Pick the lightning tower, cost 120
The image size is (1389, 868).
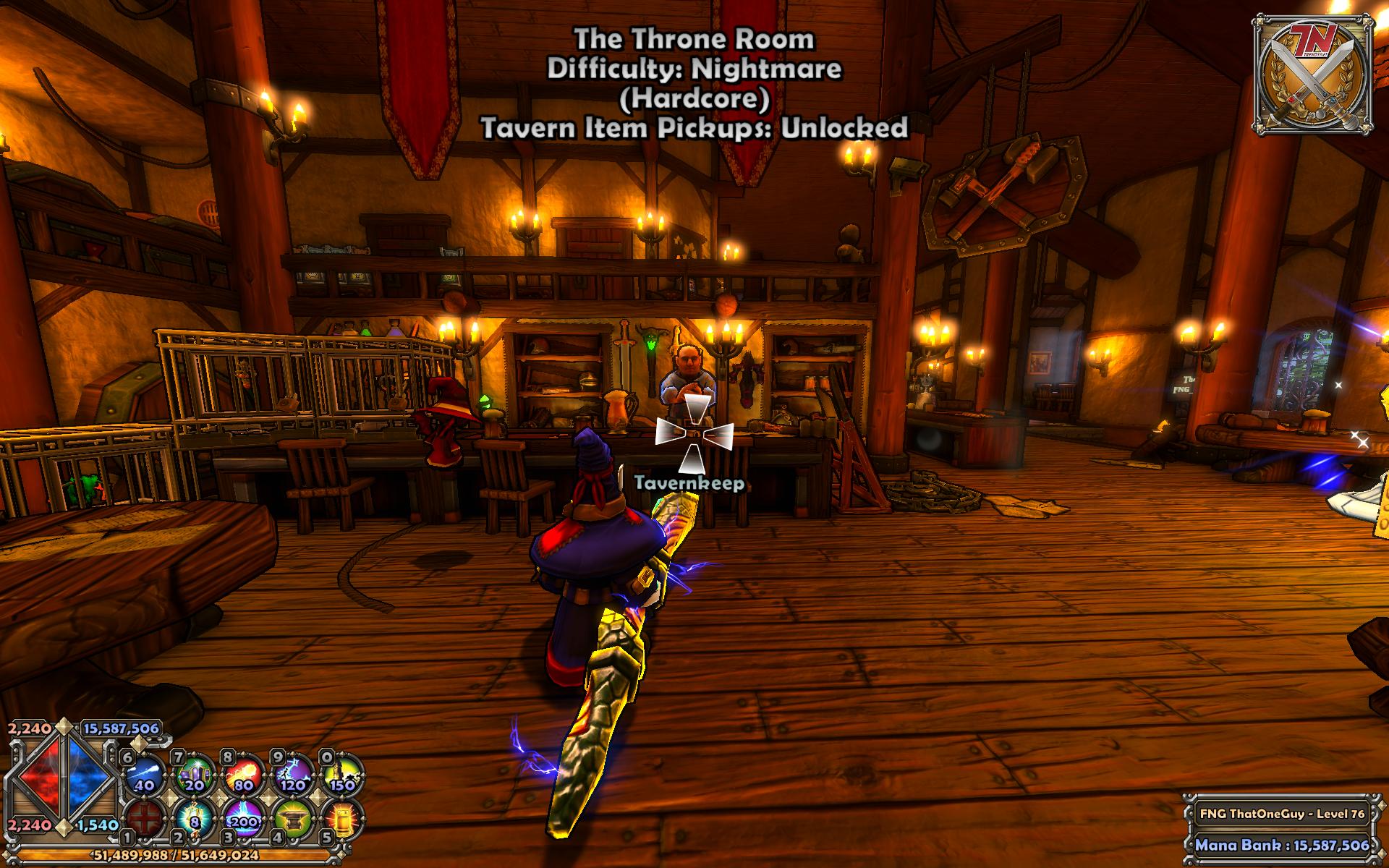tap(294, 775)
